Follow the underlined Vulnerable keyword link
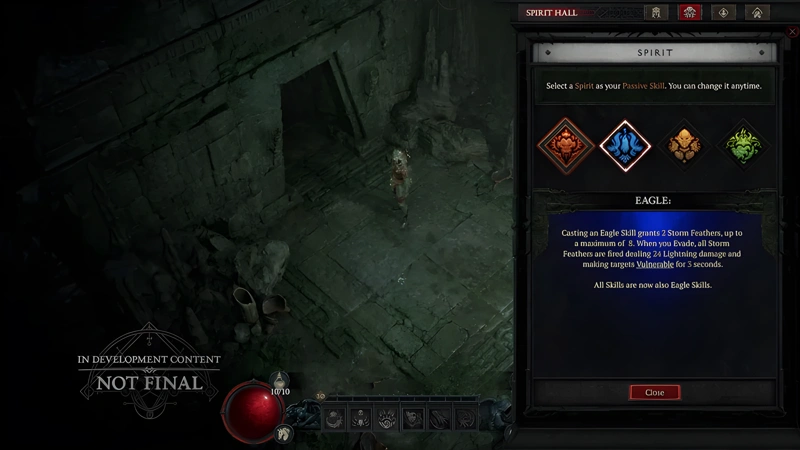This screenshot has height=450, width=800. point(654,264)
